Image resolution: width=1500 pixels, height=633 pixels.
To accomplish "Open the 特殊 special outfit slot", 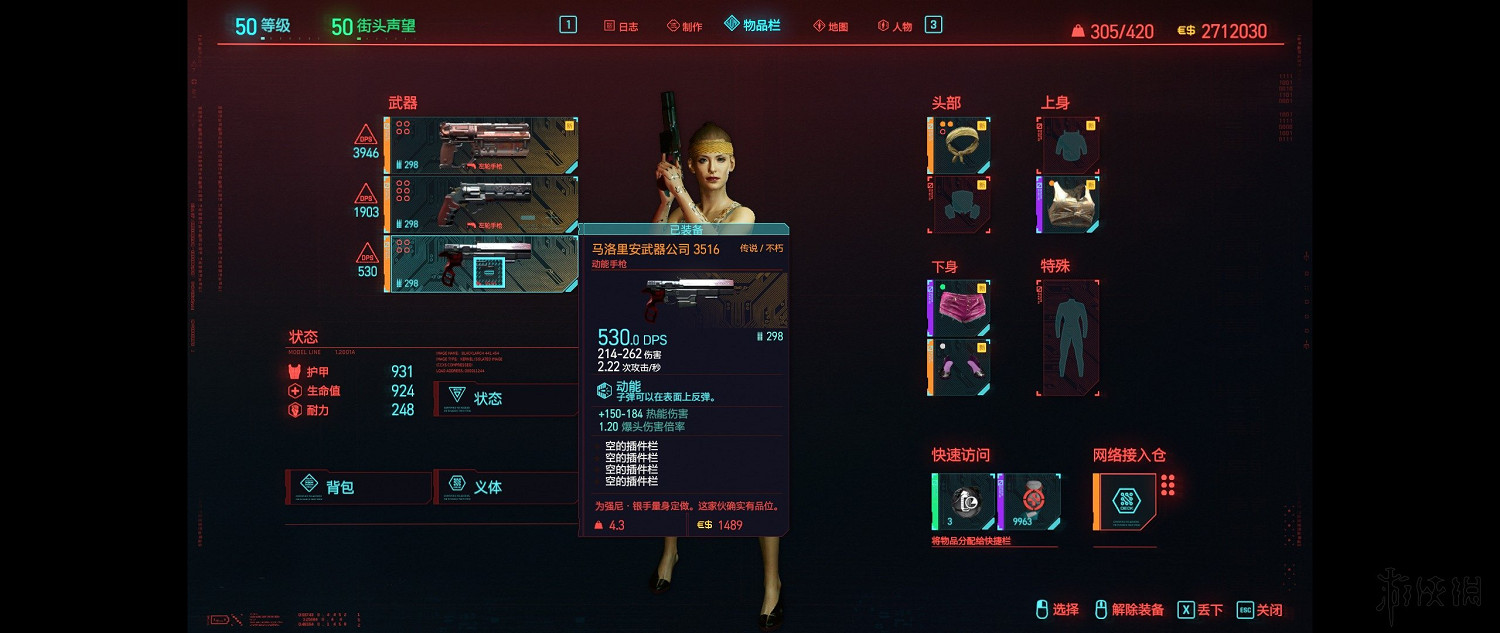I will (x=1069, y=337).
